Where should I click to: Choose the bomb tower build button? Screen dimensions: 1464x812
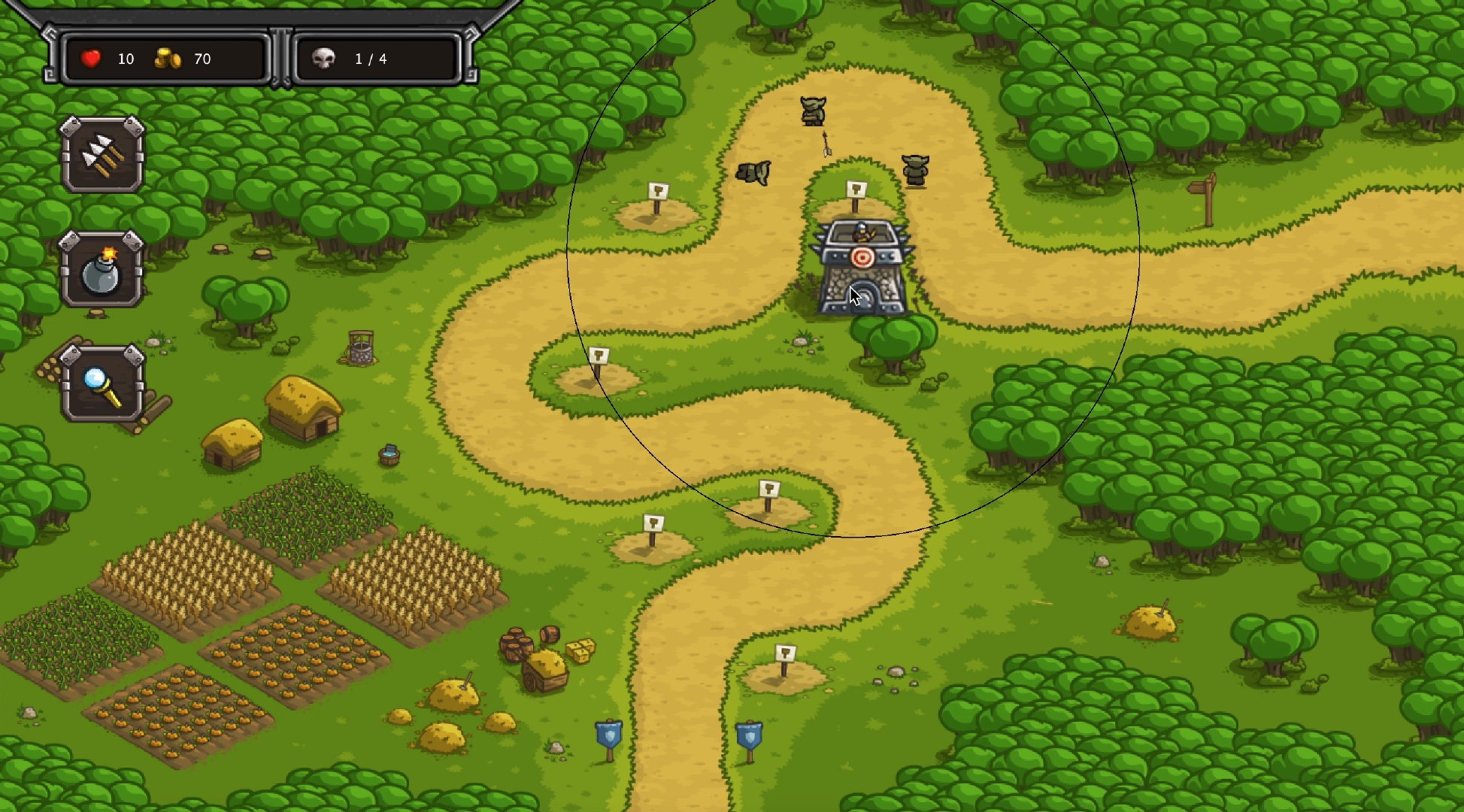pos(102,269)
